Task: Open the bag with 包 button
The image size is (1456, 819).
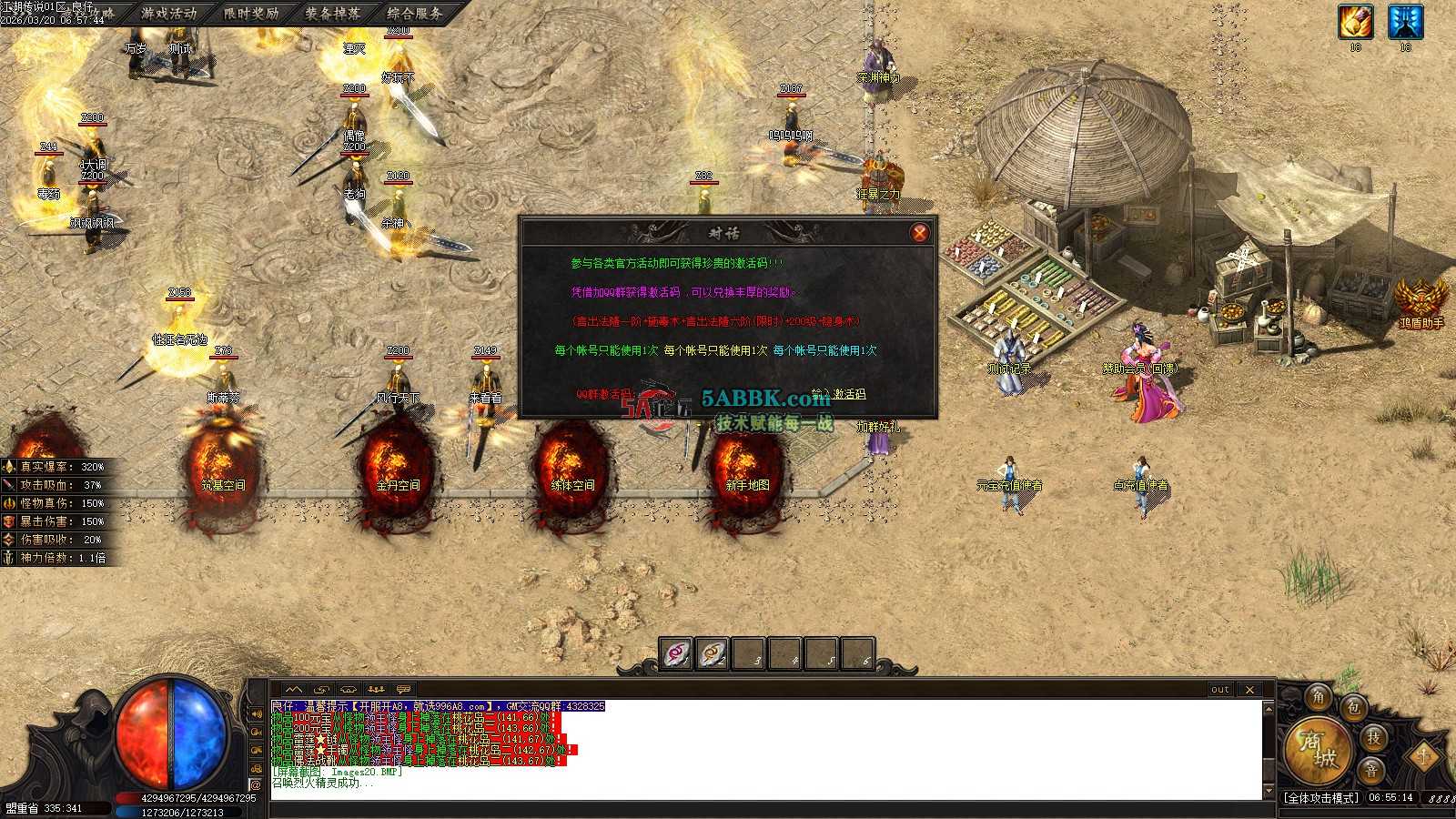Action: click(x=1354, y=707)
